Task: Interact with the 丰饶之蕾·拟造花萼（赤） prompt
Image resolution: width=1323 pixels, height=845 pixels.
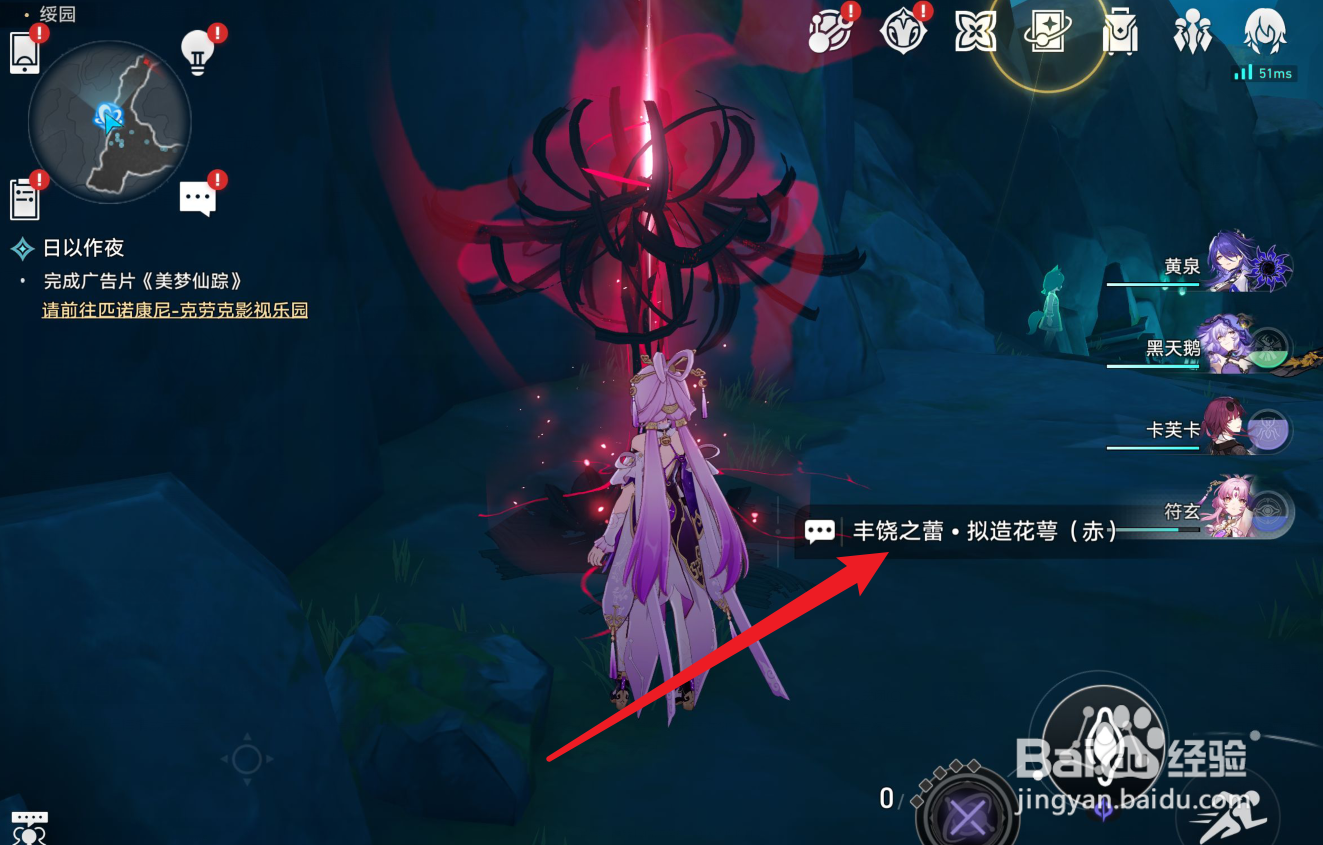Action: (x=965, y=530)
